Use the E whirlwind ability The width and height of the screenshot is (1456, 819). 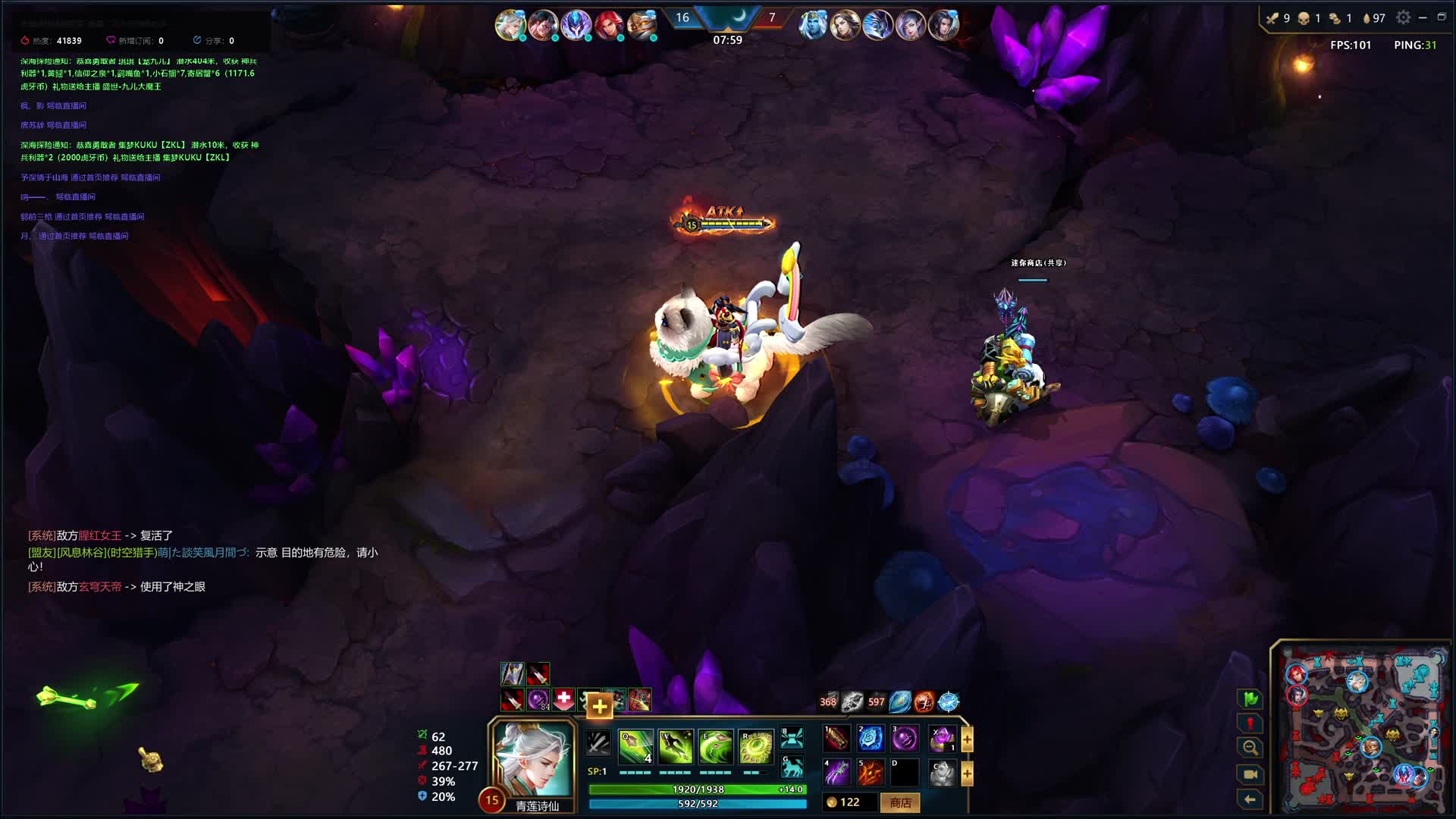[x=715, y=747]
